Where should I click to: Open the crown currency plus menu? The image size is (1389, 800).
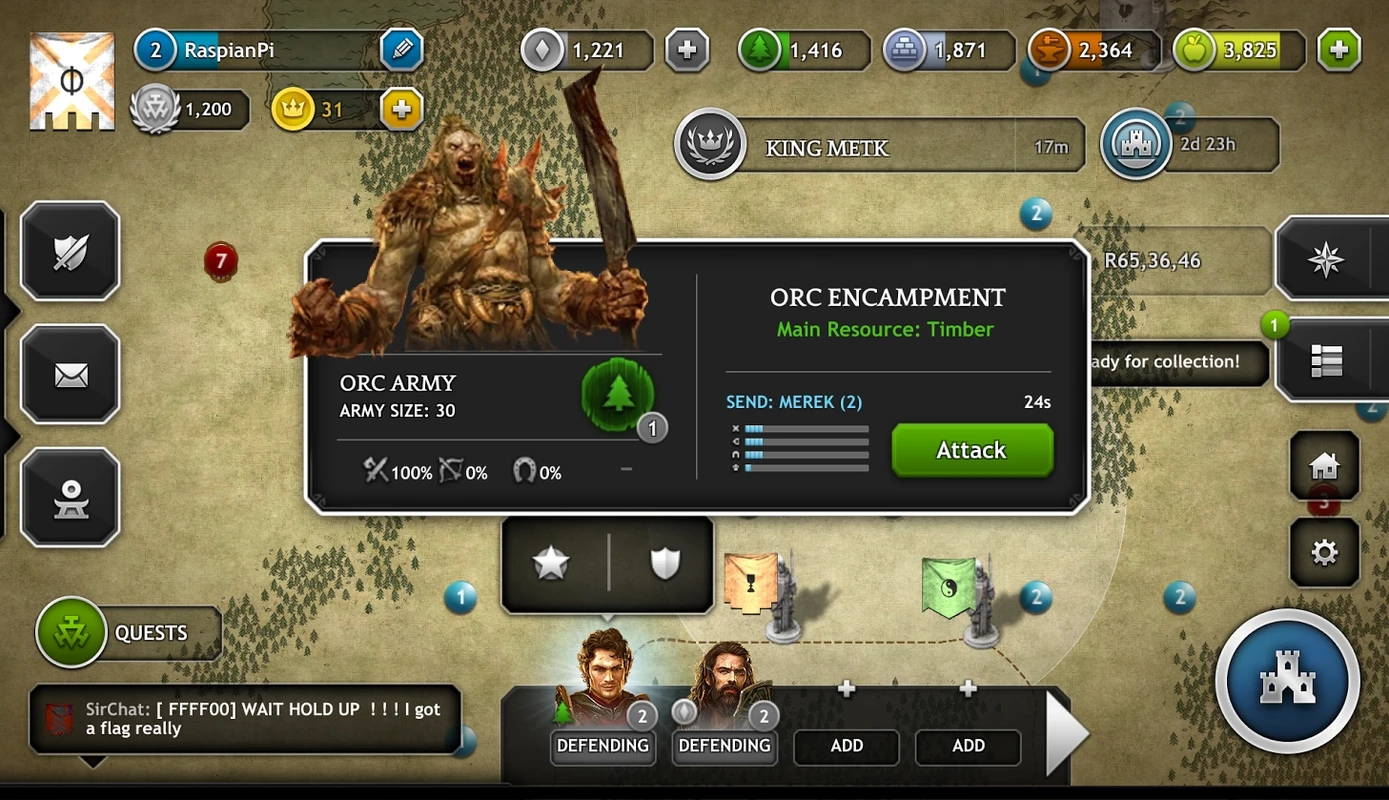point(402,110)
